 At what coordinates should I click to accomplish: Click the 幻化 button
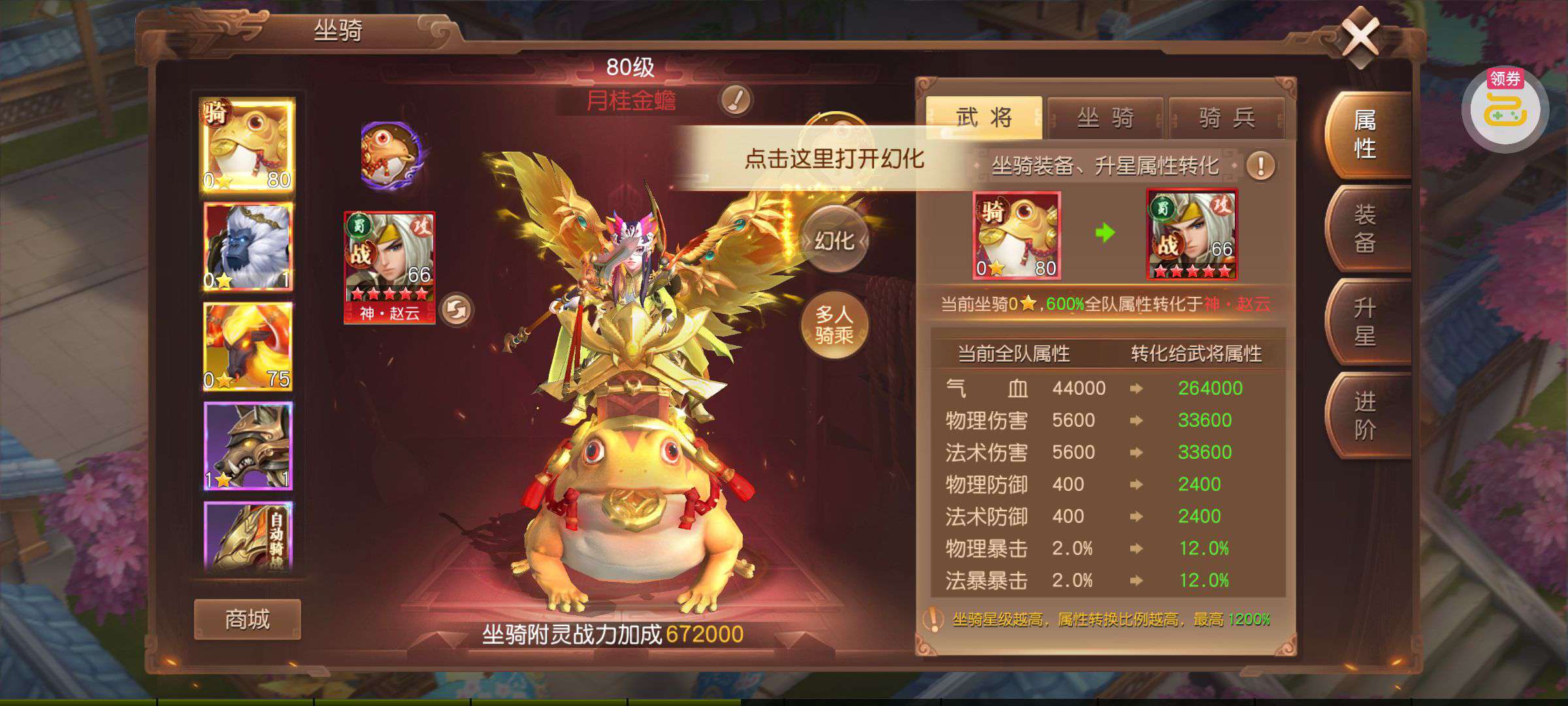tap(834, 241)
